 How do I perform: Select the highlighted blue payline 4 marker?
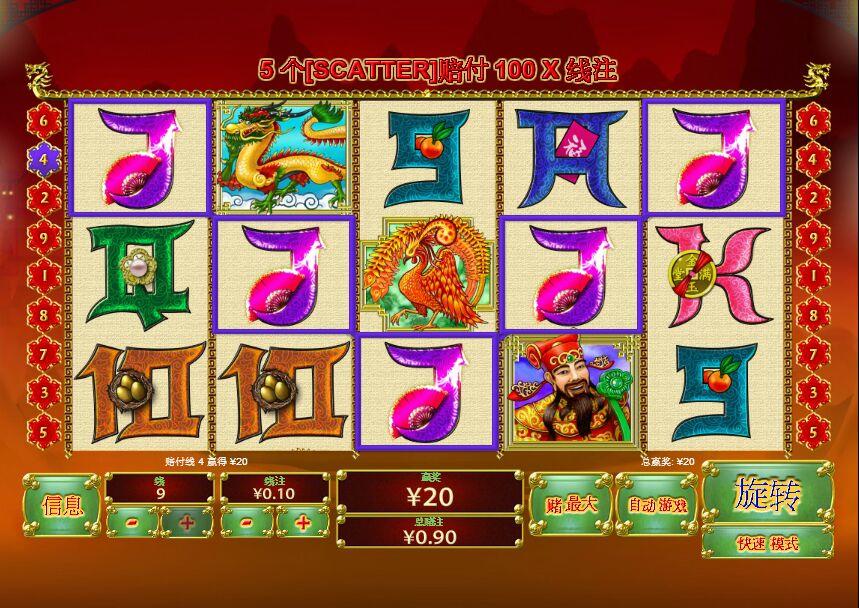coord(43,157)
